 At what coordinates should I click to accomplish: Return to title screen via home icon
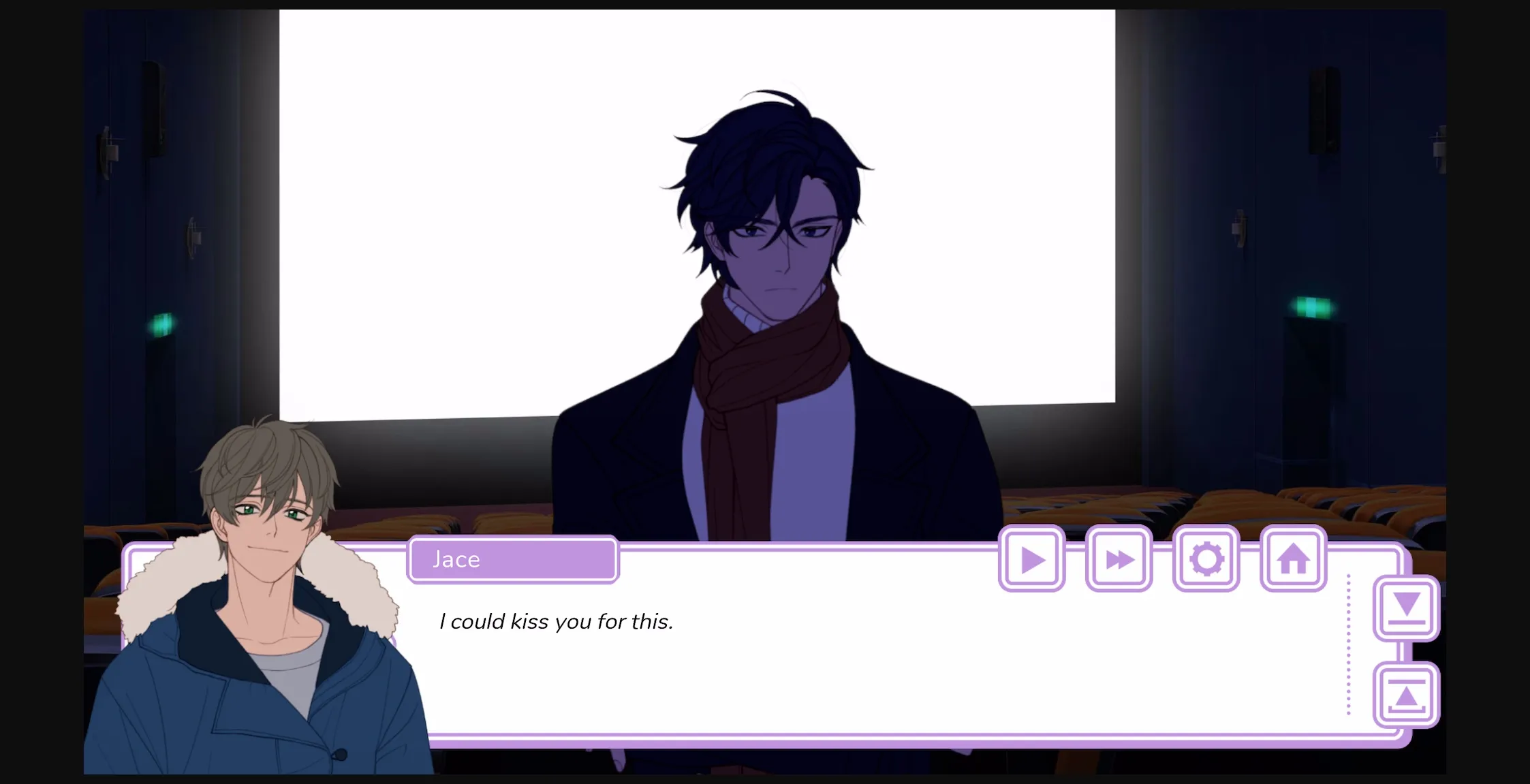pos(1292,557)
